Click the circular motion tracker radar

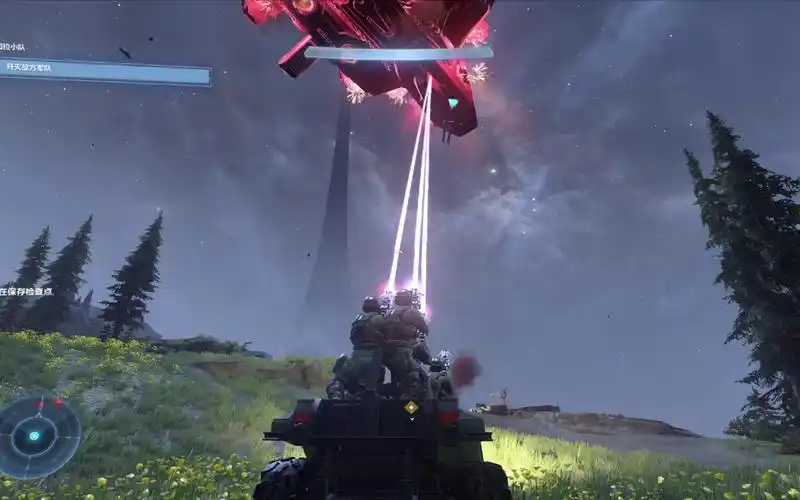[39, 436]
